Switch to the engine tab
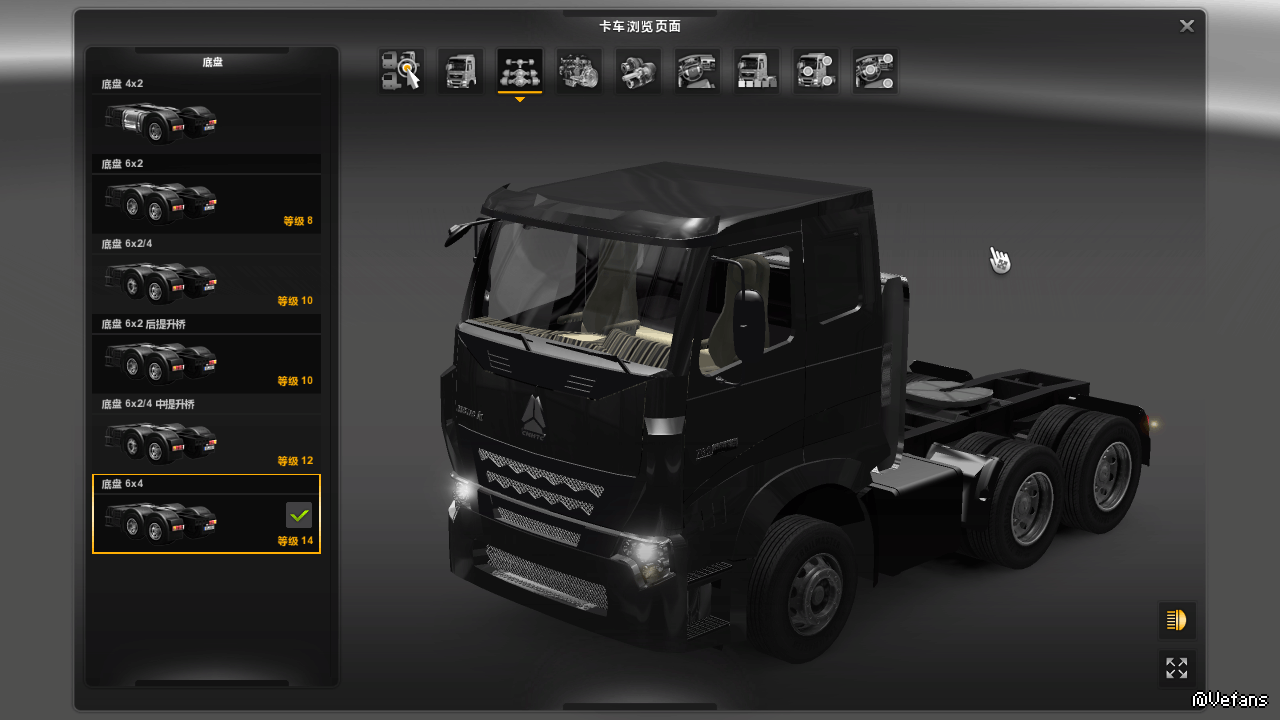Viewport: 1280px width, 720px height. [579, 71]
